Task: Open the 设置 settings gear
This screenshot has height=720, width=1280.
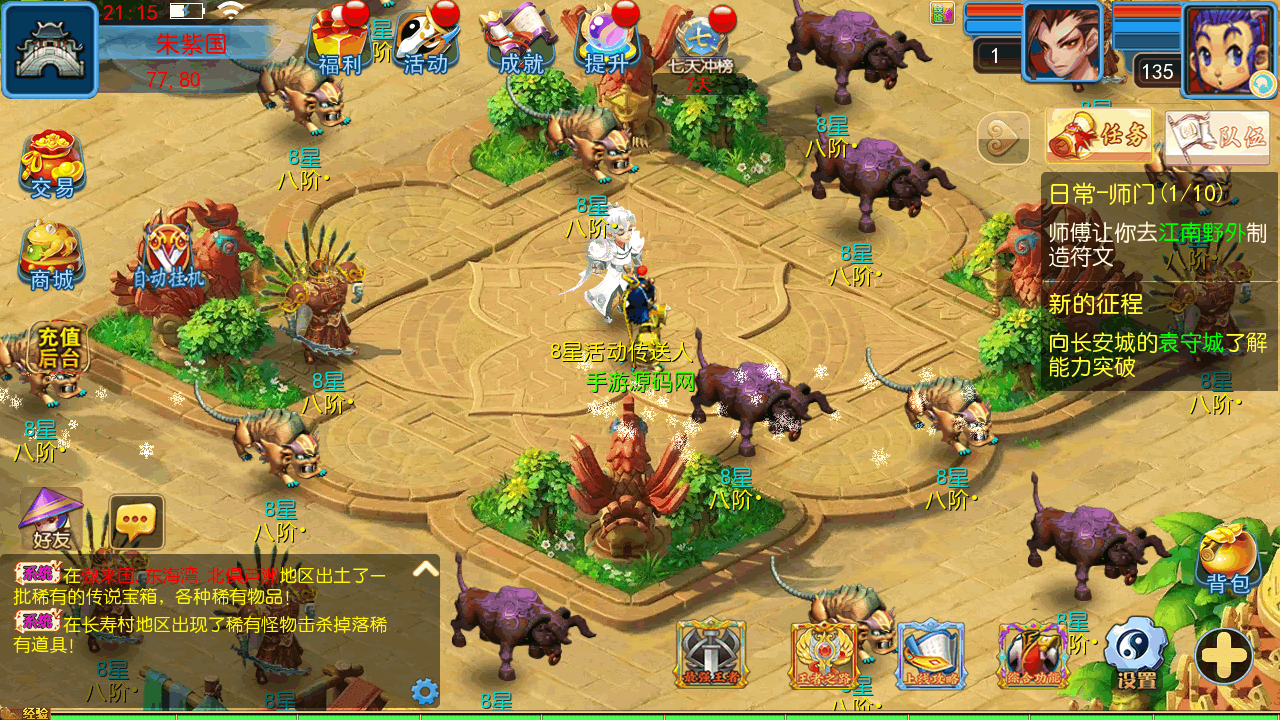Action: click(x=1137, y=654)
